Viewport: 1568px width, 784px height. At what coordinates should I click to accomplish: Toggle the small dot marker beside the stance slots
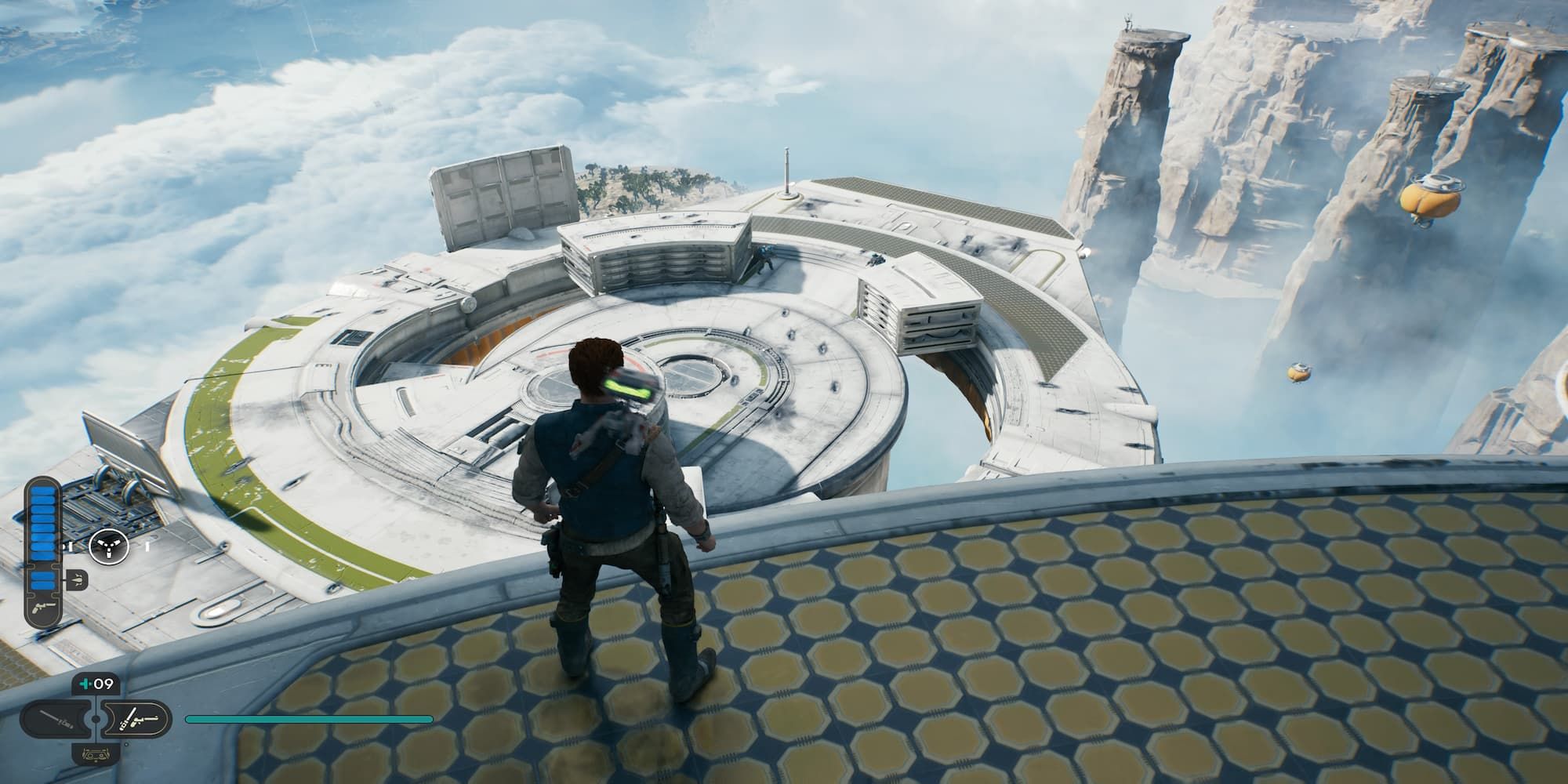click(x=127, y=745)
